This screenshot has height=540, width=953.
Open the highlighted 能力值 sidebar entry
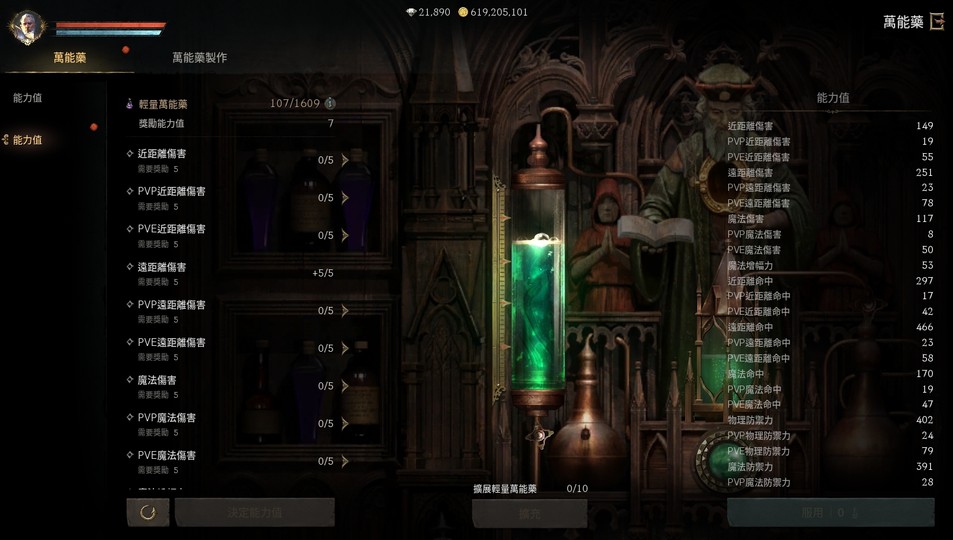point(28,140)
